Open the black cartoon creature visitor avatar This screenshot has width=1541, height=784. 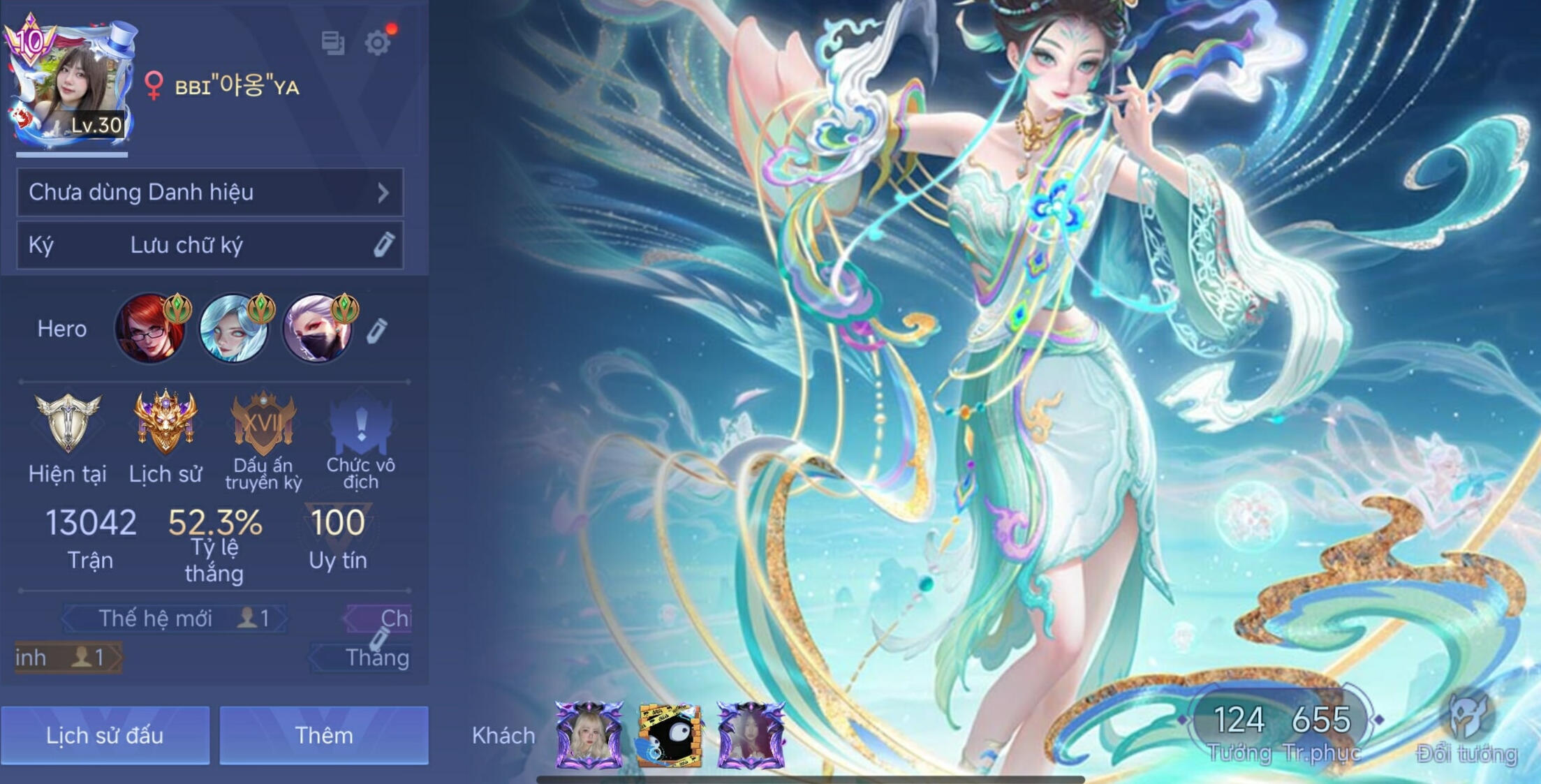click(x=669, y=737)
